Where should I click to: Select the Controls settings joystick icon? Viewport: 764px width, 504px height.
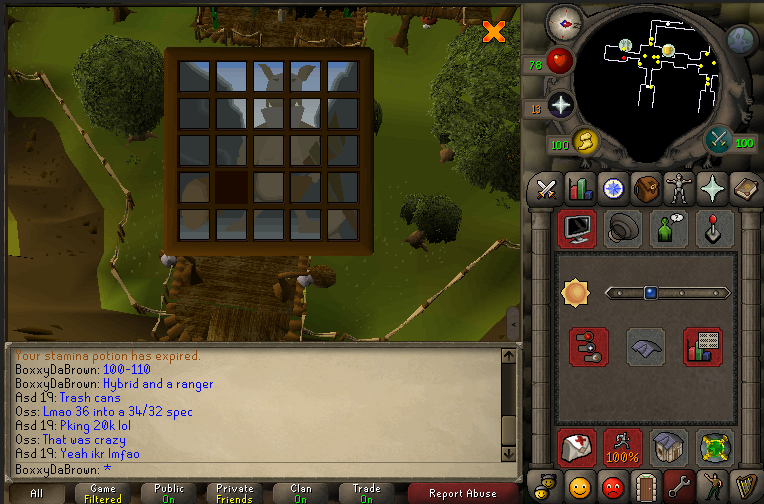715,229
